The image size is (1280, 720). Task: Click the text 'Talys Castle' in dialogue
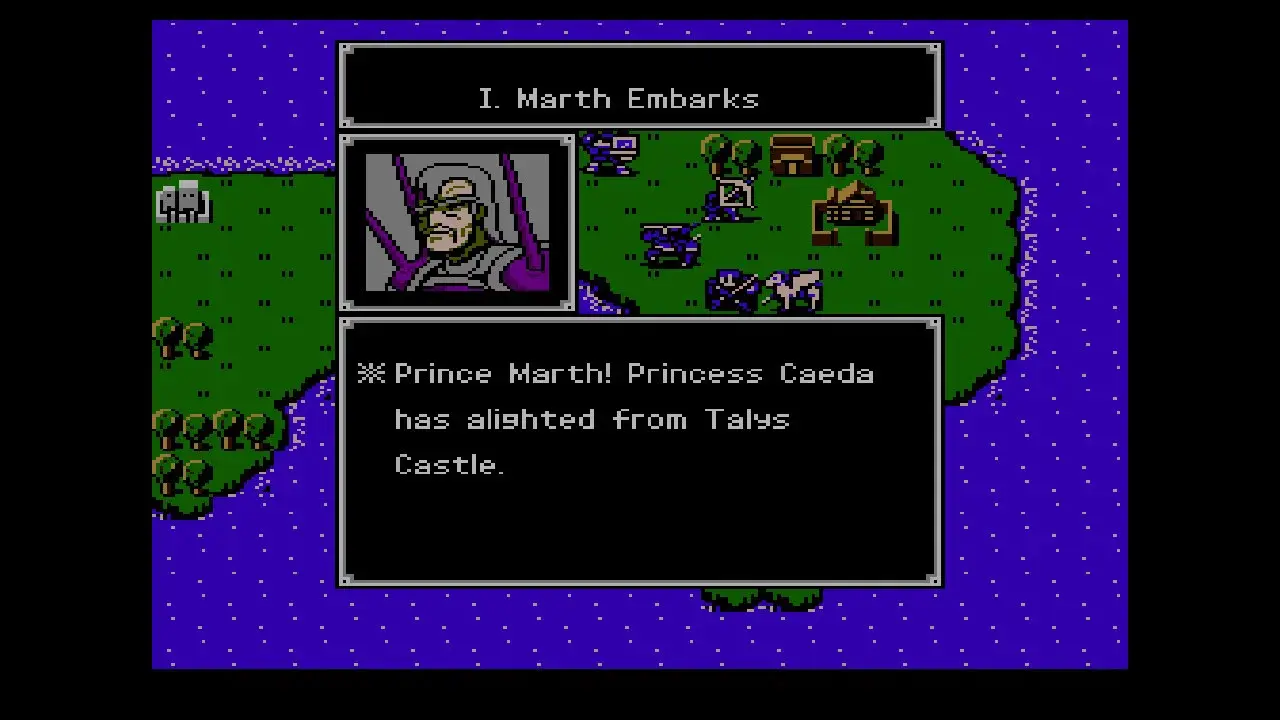point(748,419)
